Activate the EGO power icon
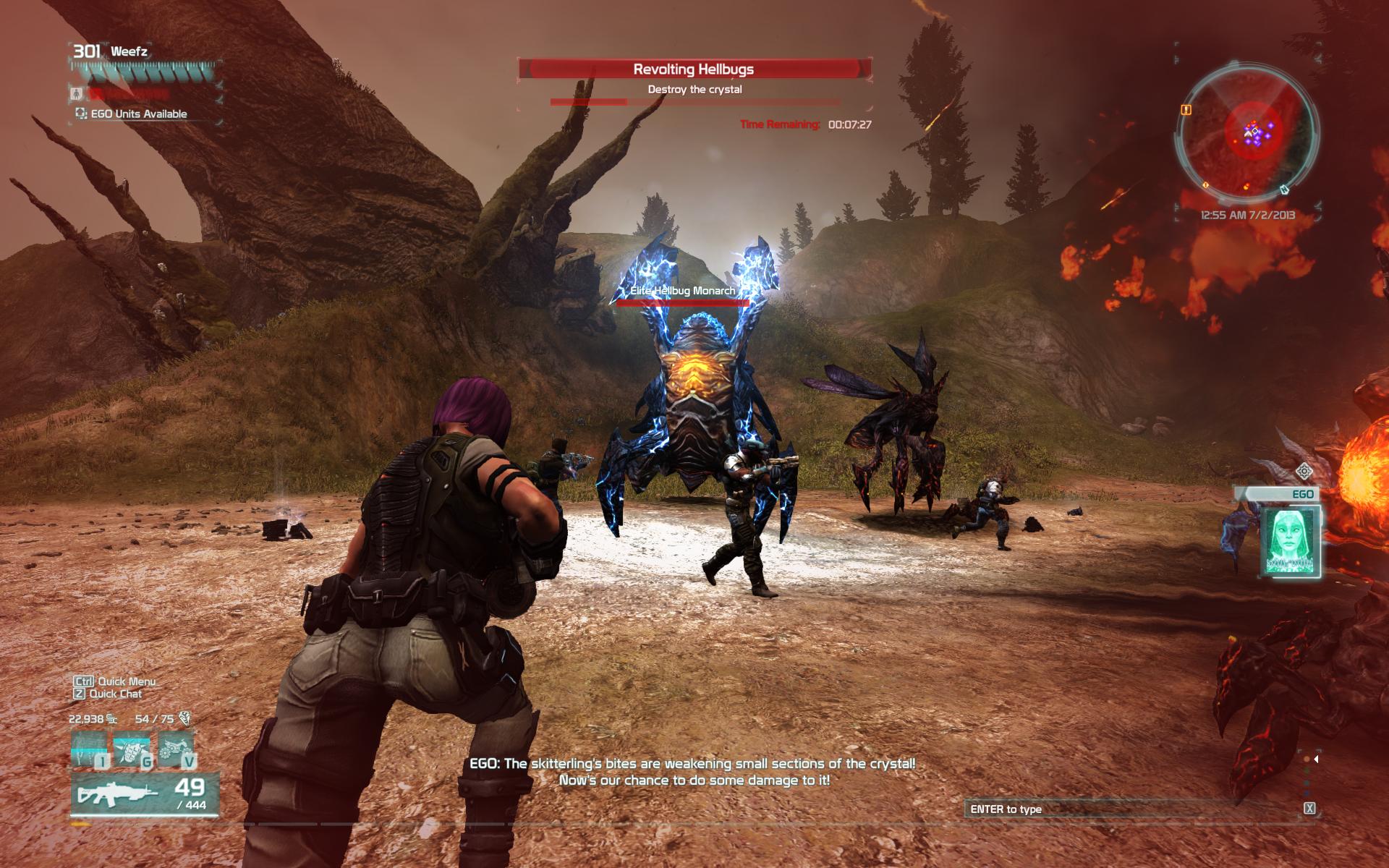Image resolution: width=1389 pixels, height=868 pixels. pyautogui.click(x=90, y=748)
